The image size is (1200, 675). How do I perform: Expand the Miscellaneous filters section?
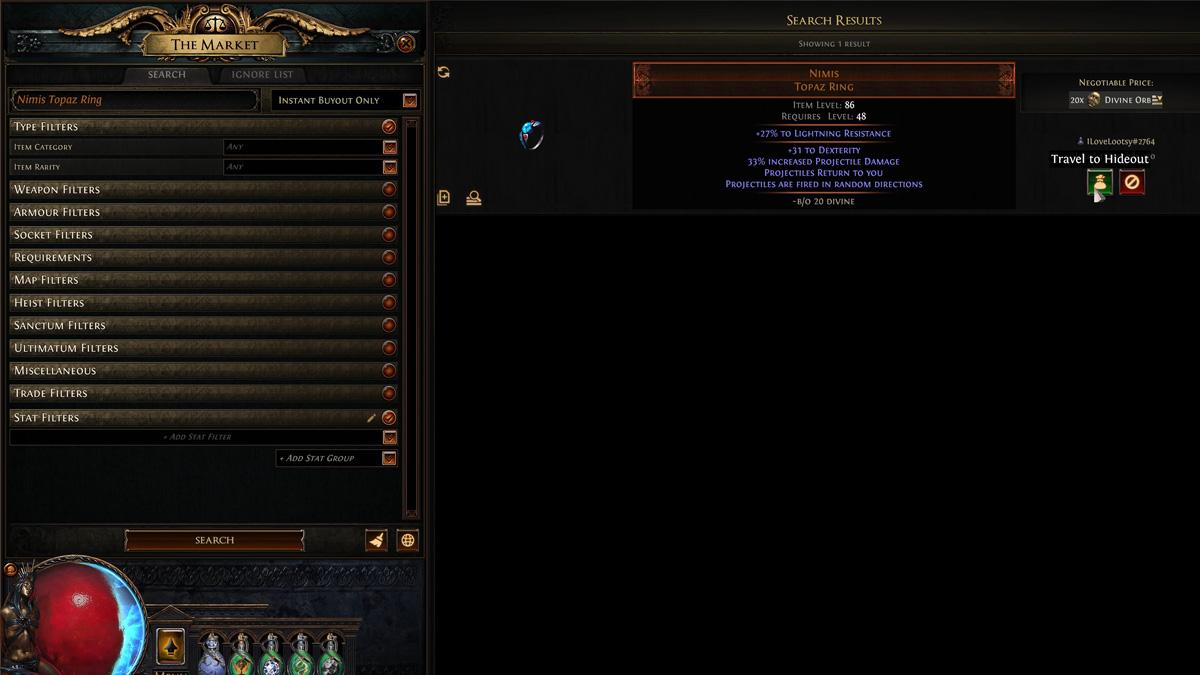pyautogui.click(x=389, y=371)
